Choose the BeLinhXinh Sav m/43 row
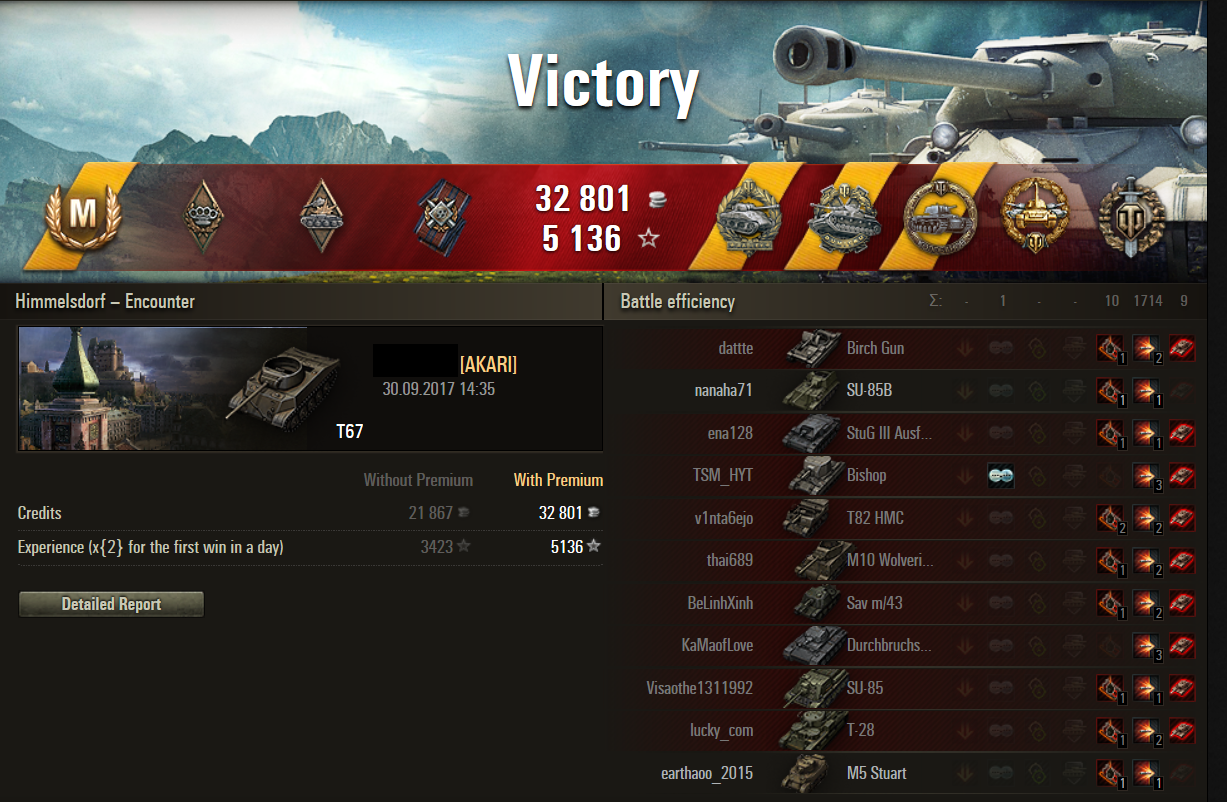This screenshot has height=802, width=1227. (875, 603)
